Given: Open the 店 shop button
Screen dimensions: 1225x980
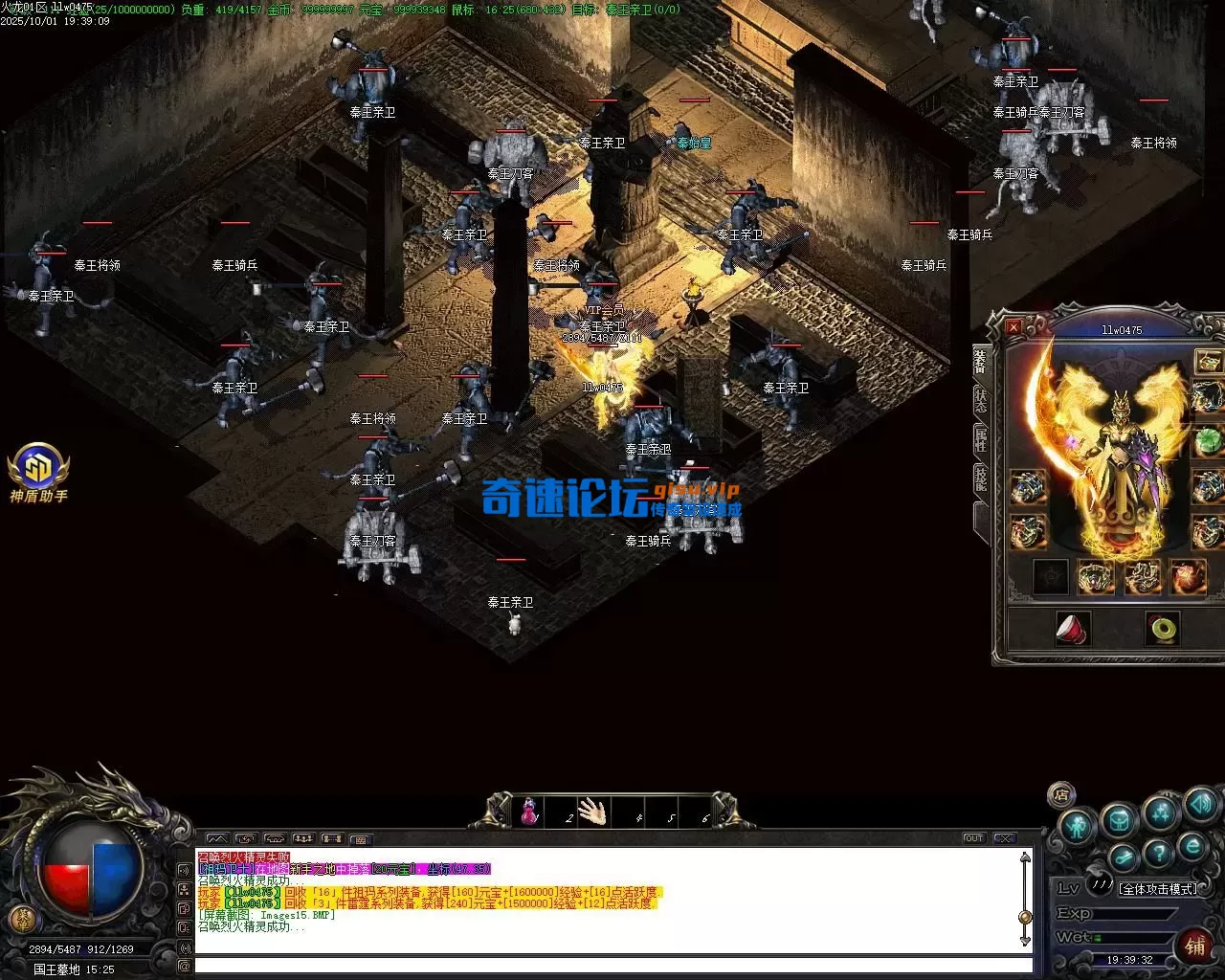Looking at the screenshot, I should 1060,794.
